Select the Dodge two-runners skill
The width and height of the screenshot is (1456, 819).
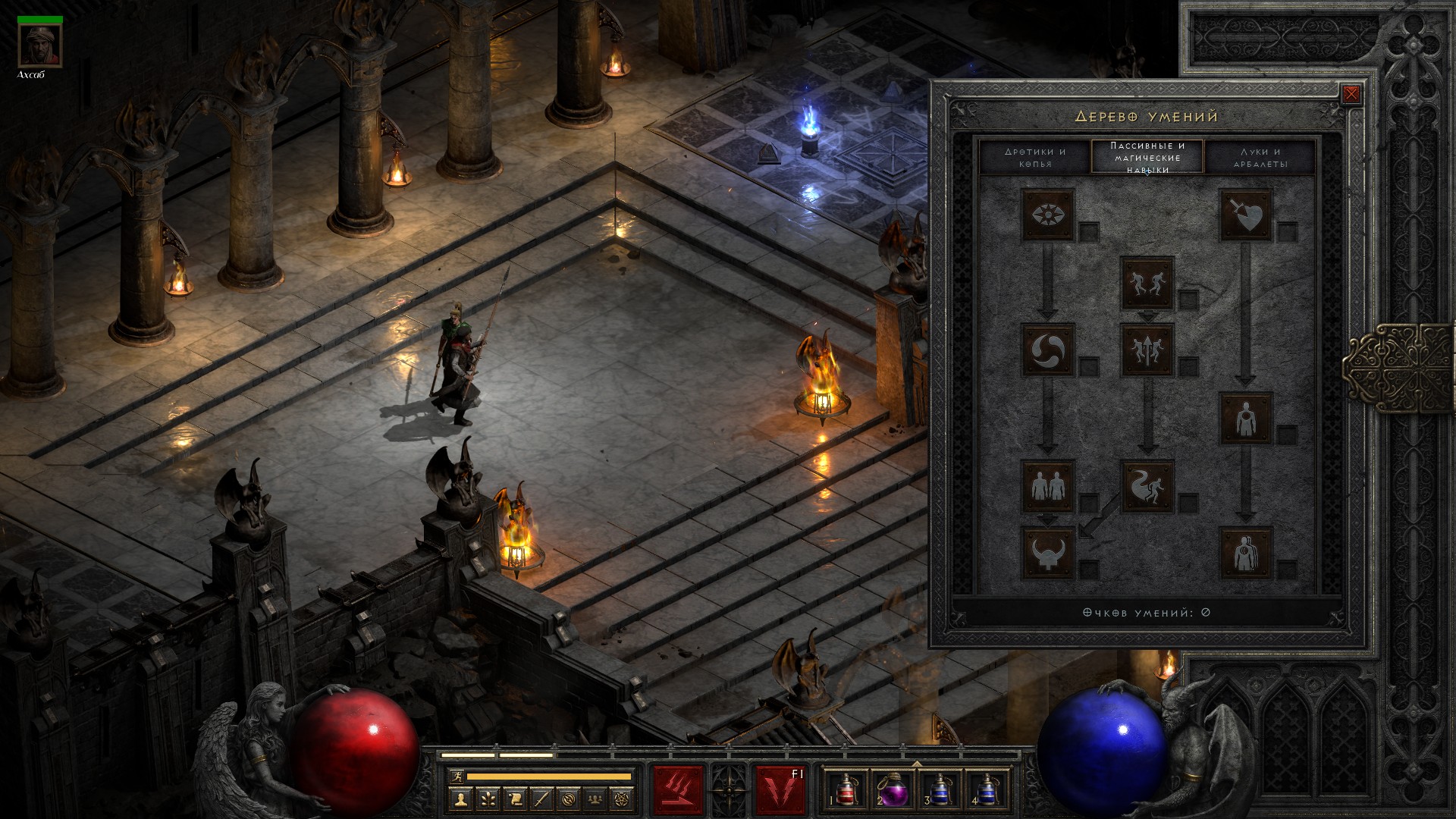(x=1147, y=283)
